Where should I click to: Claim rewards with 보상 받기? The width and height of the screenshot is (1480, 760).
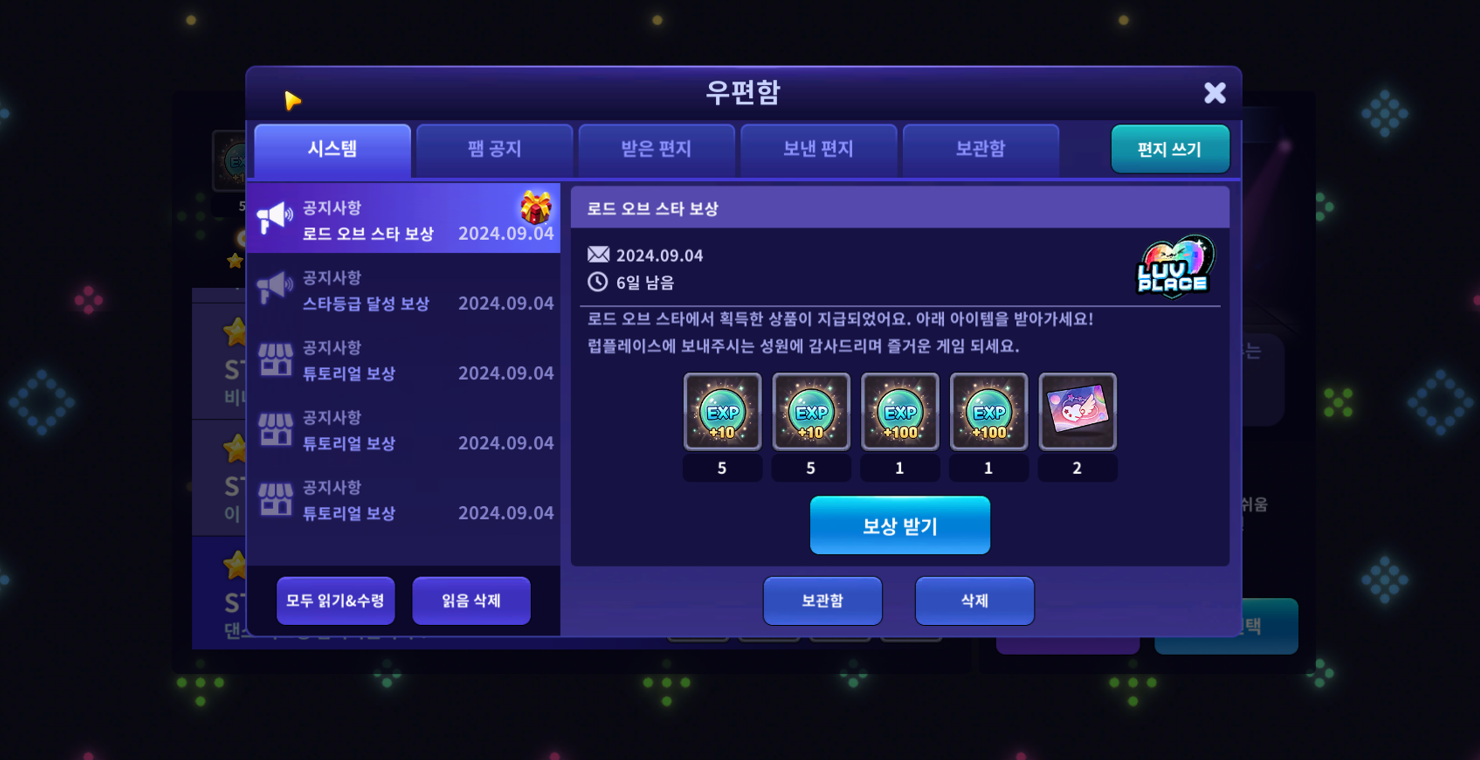pos(899,526)
